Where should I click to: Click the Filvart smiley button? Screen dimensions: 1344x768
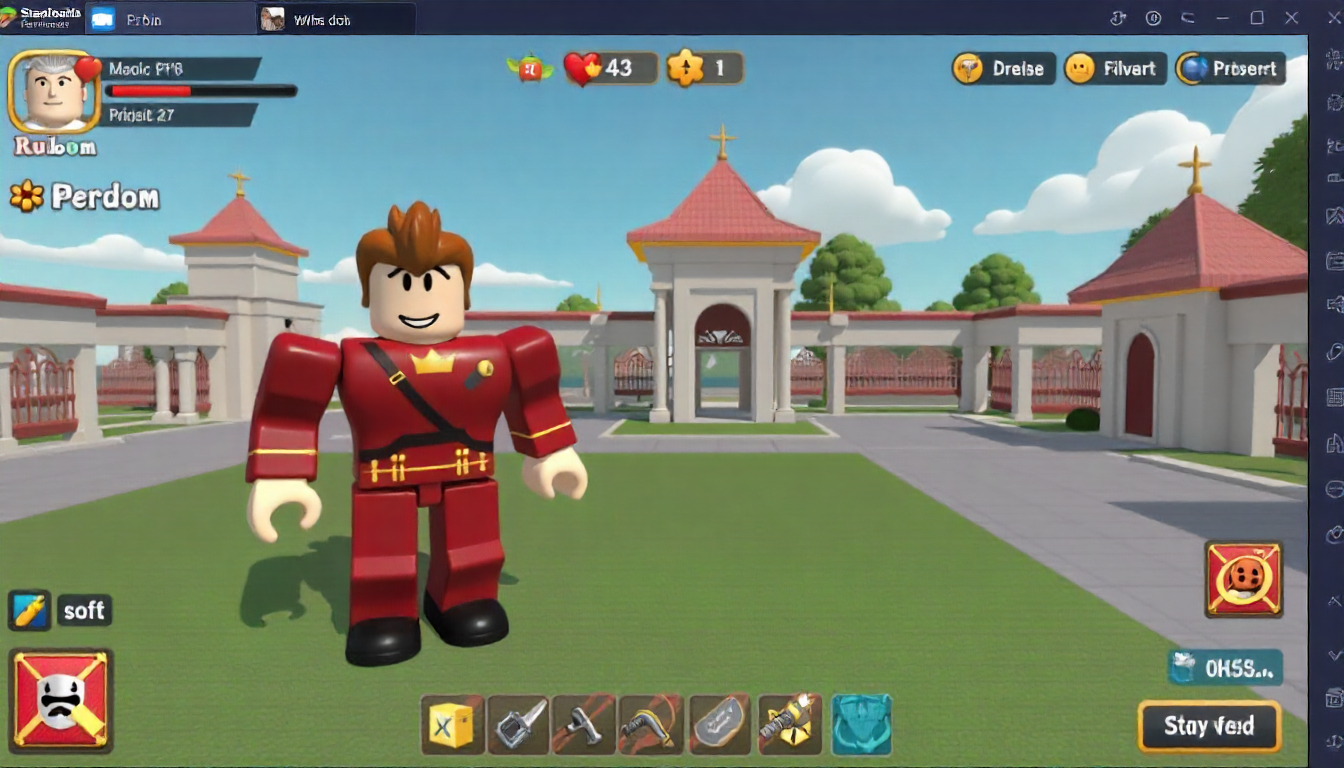(1115, 68)
